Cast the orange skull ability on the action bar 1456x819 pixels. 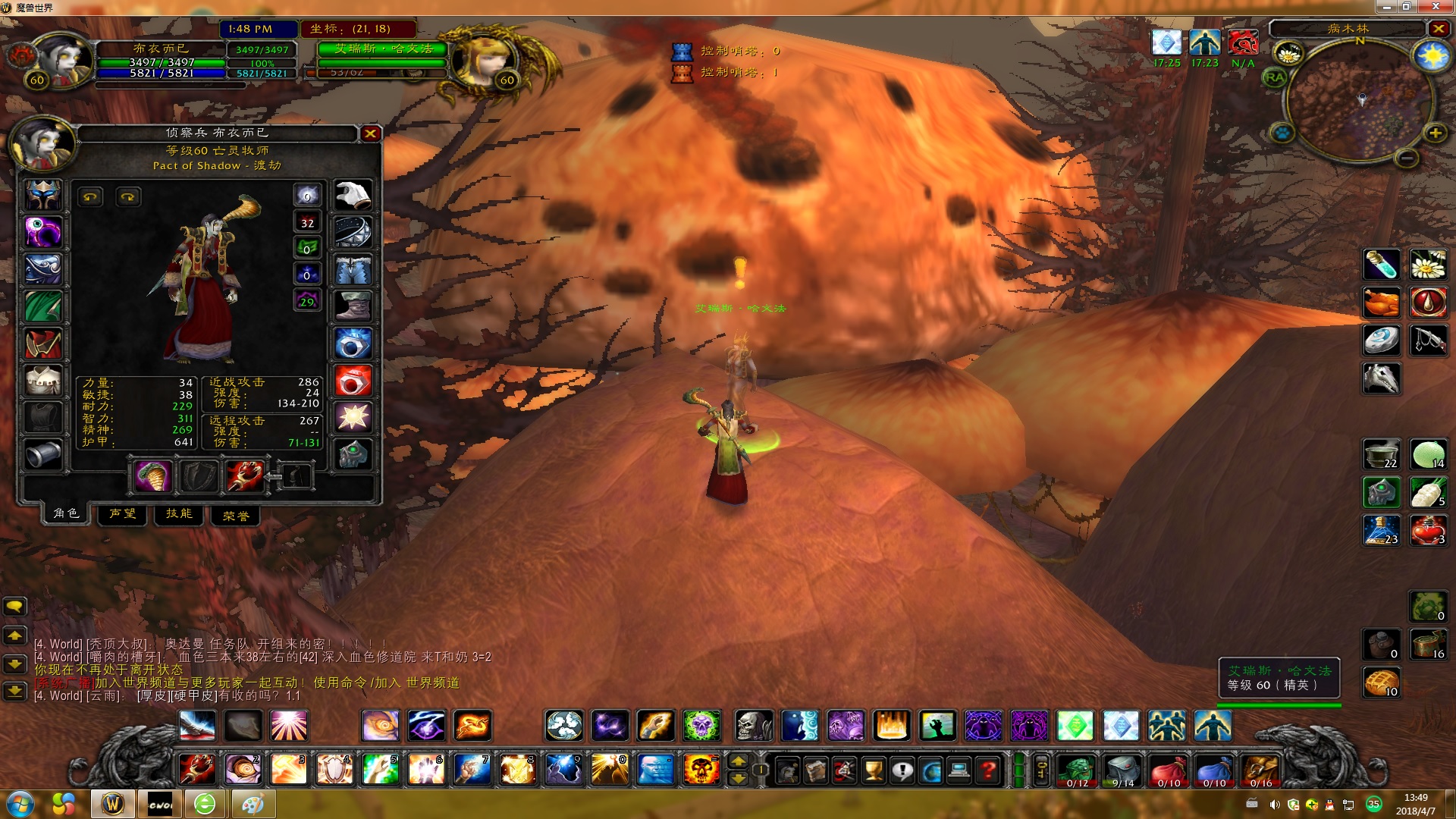(x=701, y=770)
